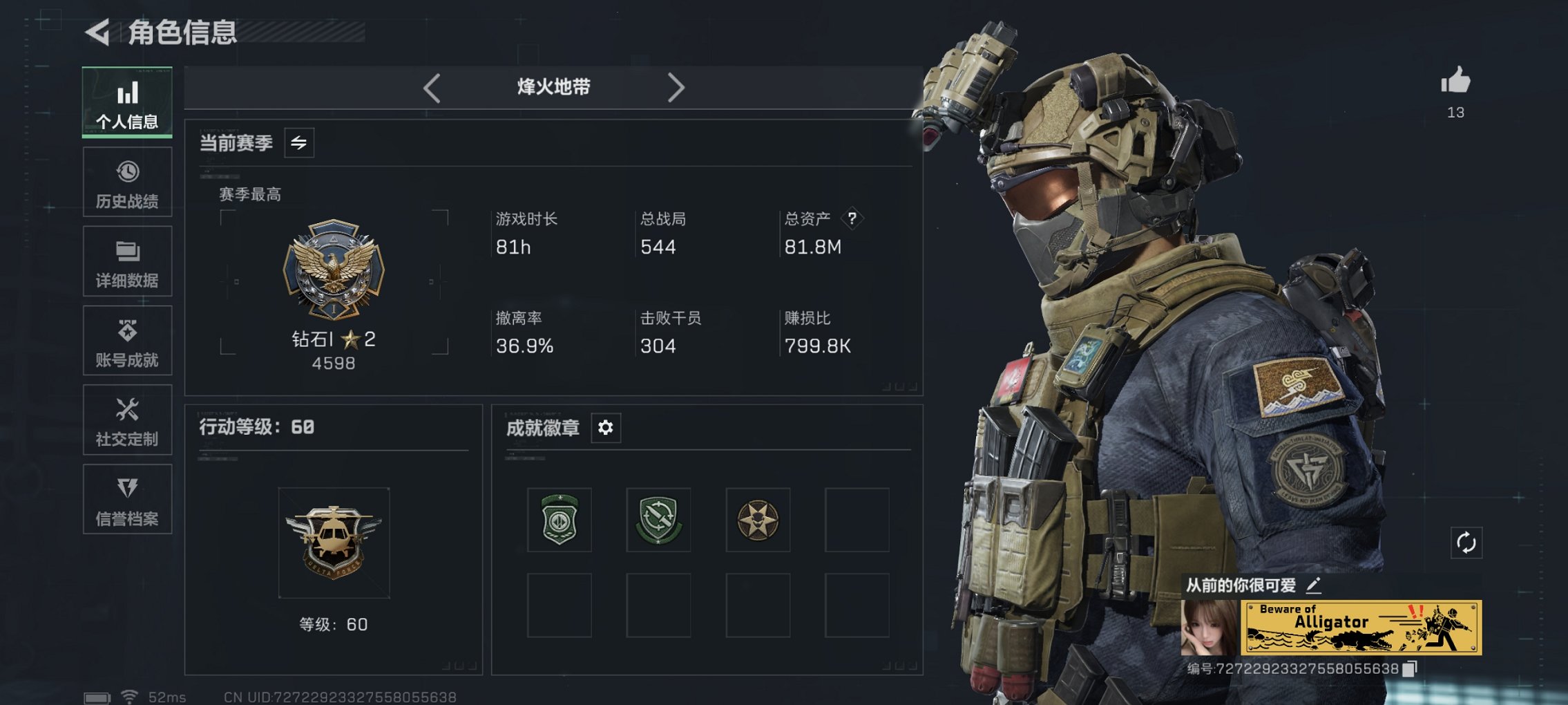Select the 烽火地带 mode tab
Screen dimensions: 1568x705
[553, 87]
